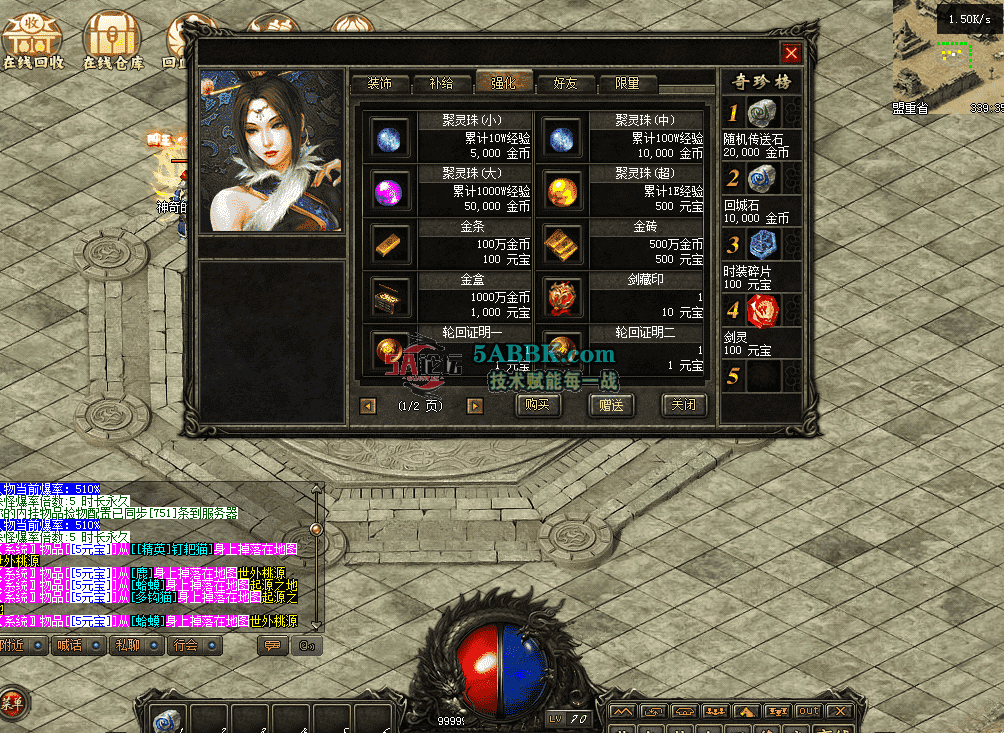Choose the 金条 gold bar item

tap(389, 242)
